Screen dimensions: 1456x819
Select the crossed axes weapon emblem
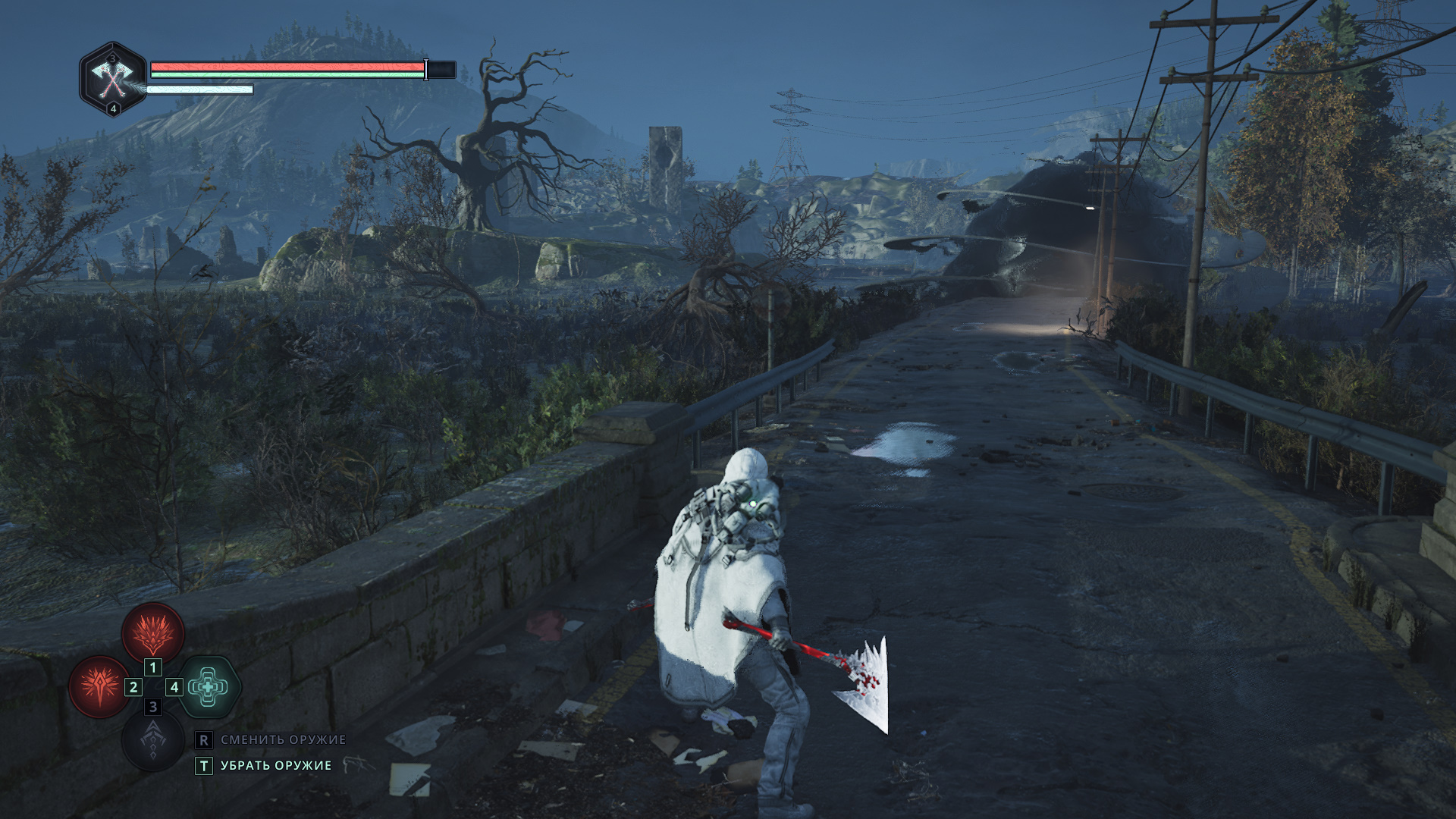pyautogui.click(x=113, y=79)
